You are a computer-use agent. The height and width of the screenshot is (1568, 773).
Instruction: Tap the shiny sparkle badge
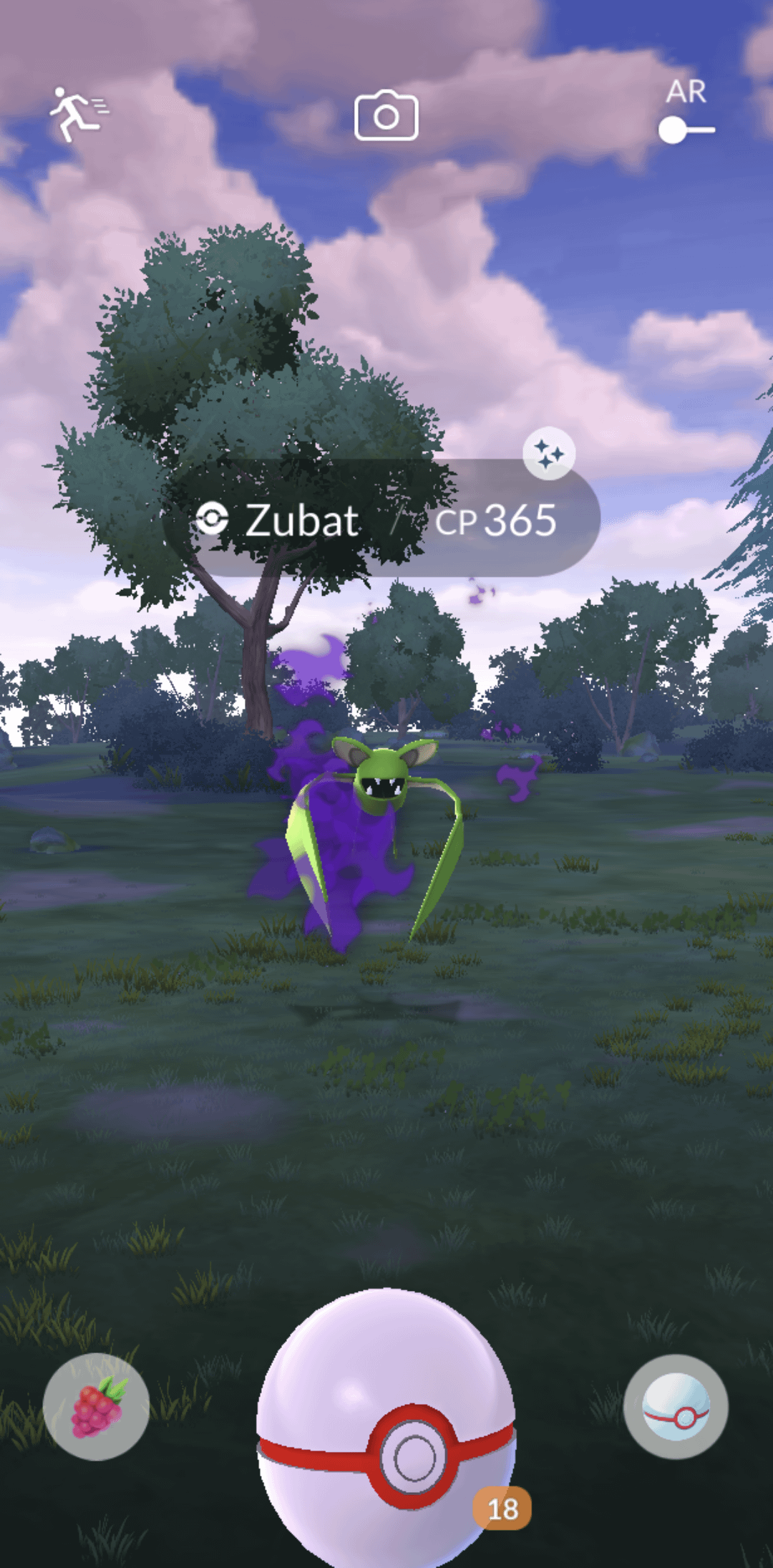(x=549, y=453)
